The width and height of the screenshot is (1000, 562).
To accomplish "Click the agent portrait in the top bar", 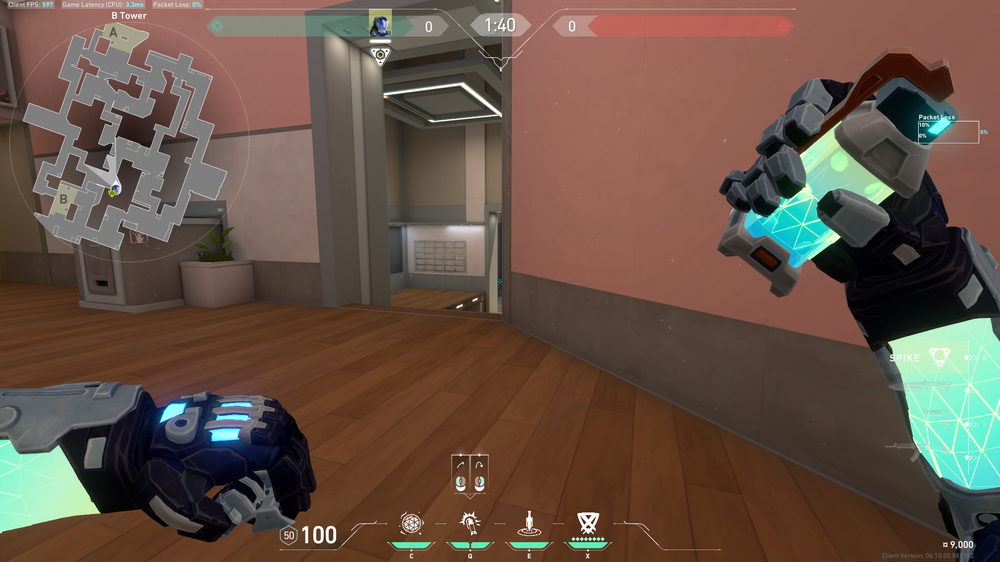I will 380,24.
